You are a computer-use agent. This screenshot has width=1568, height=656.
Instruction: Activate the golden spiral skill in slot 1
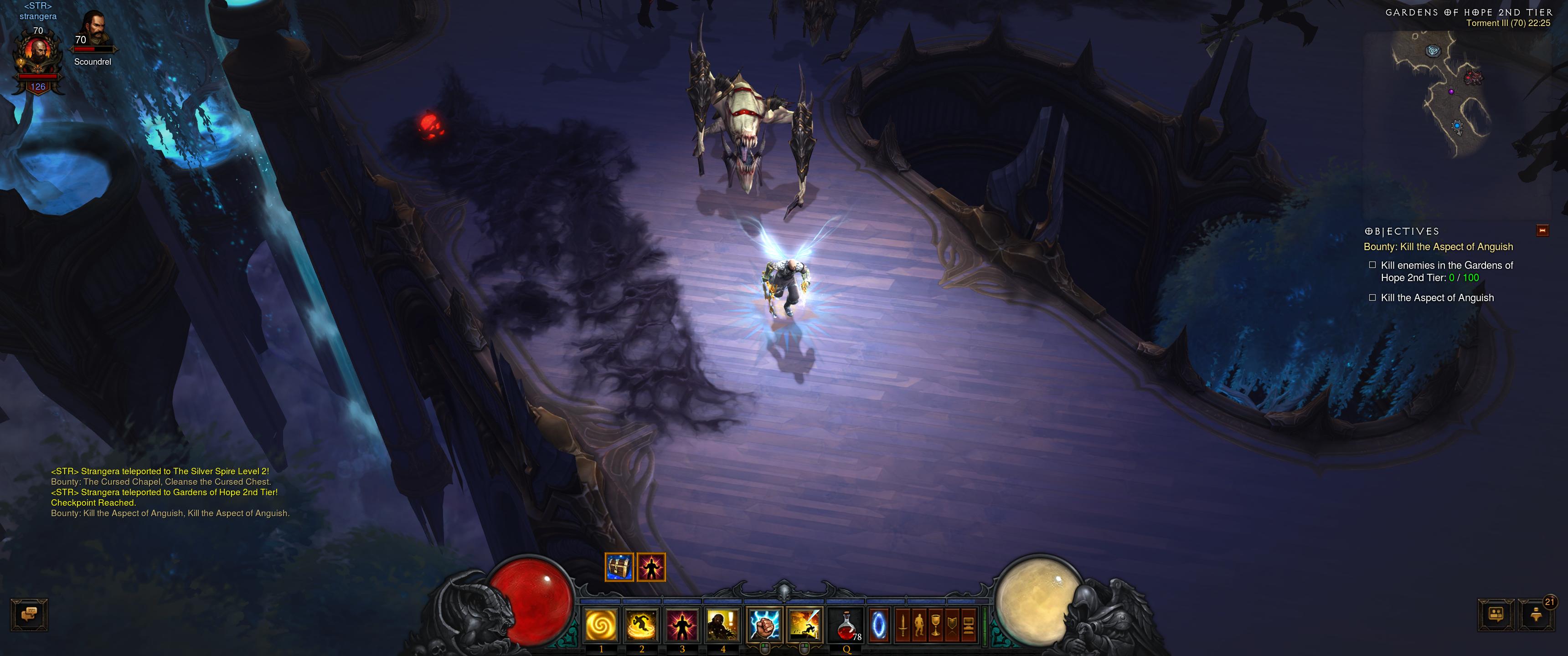[601, 625]
